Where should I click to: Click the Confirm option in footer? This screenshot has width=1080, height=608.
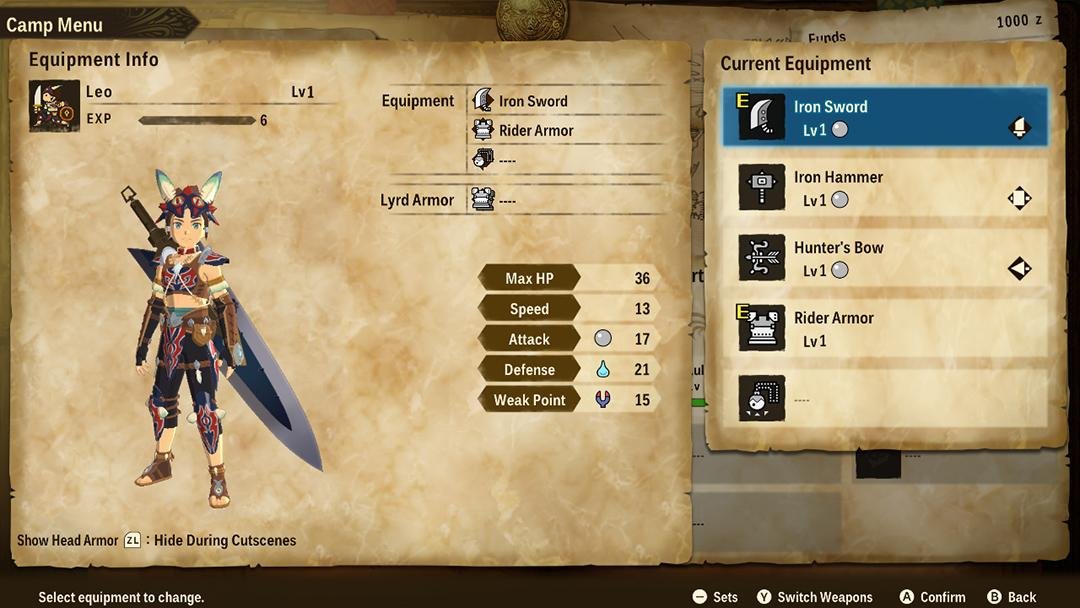click(x=932, y=597)
